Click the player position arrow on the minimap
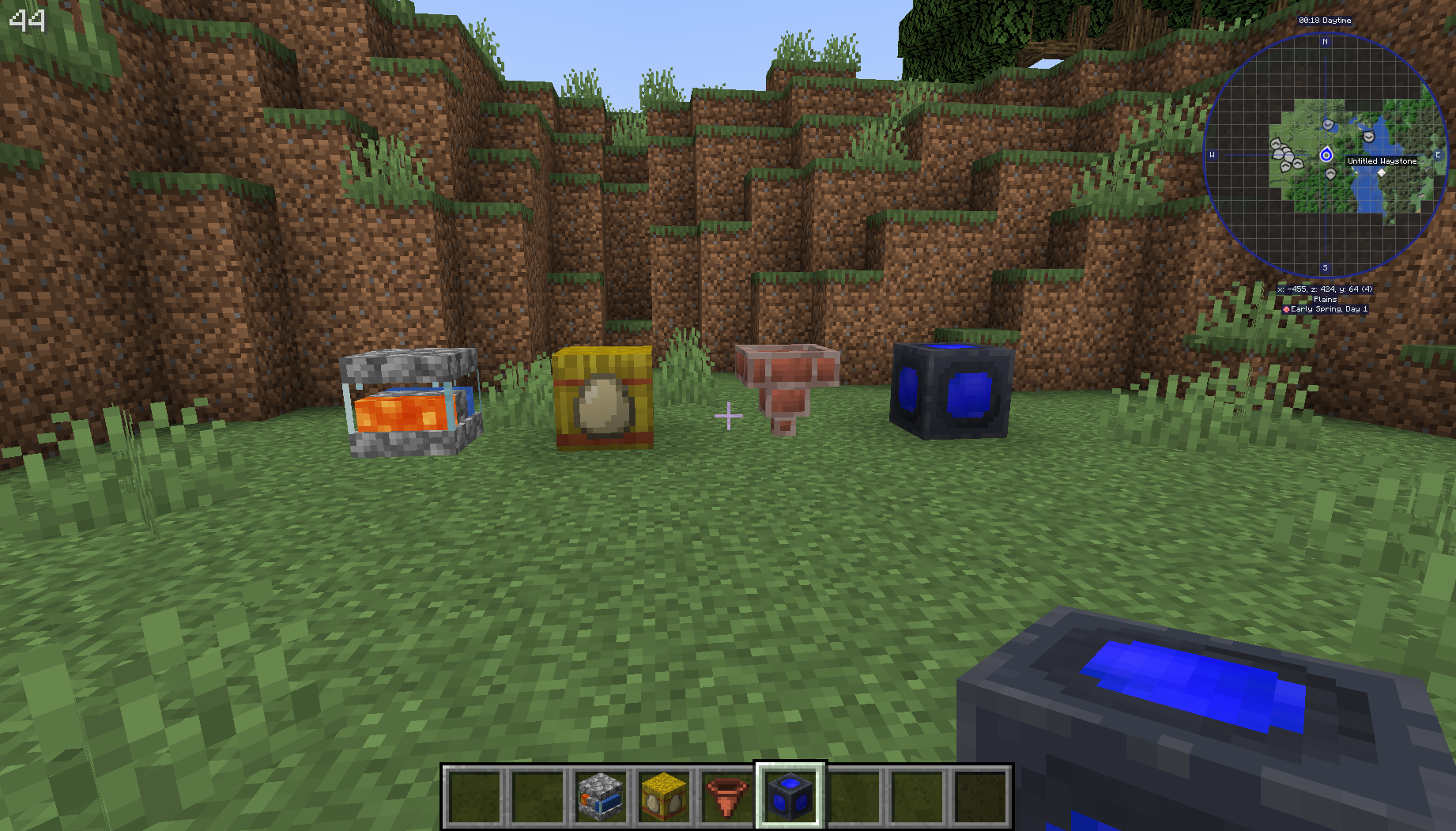The height and width of the screenshot is (831, 1456). pyautogui.click(x=1326, y=154)
